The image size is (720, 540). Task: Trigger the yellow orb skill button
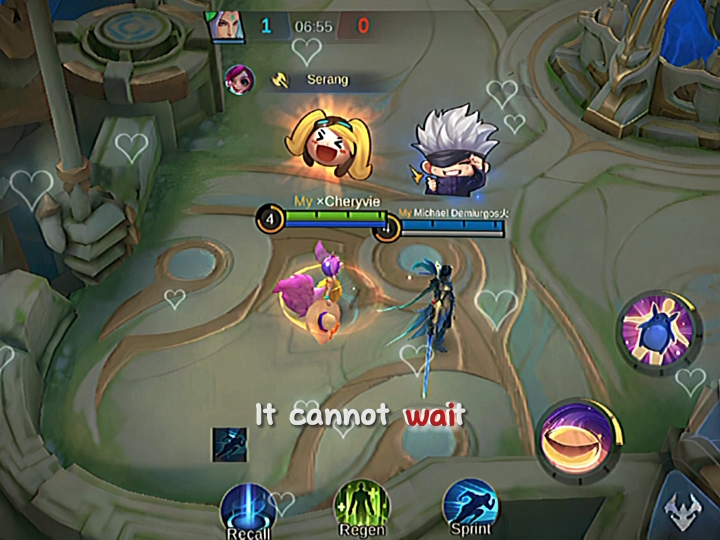coord(578,438)
